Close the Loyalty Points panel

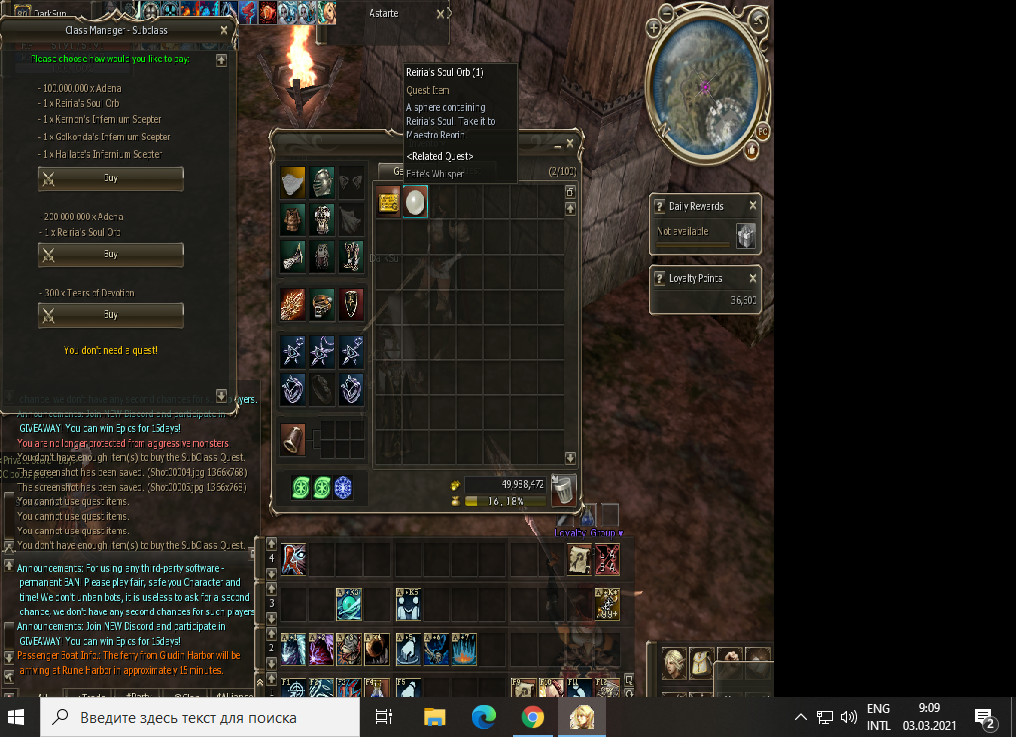click(753, 277)
